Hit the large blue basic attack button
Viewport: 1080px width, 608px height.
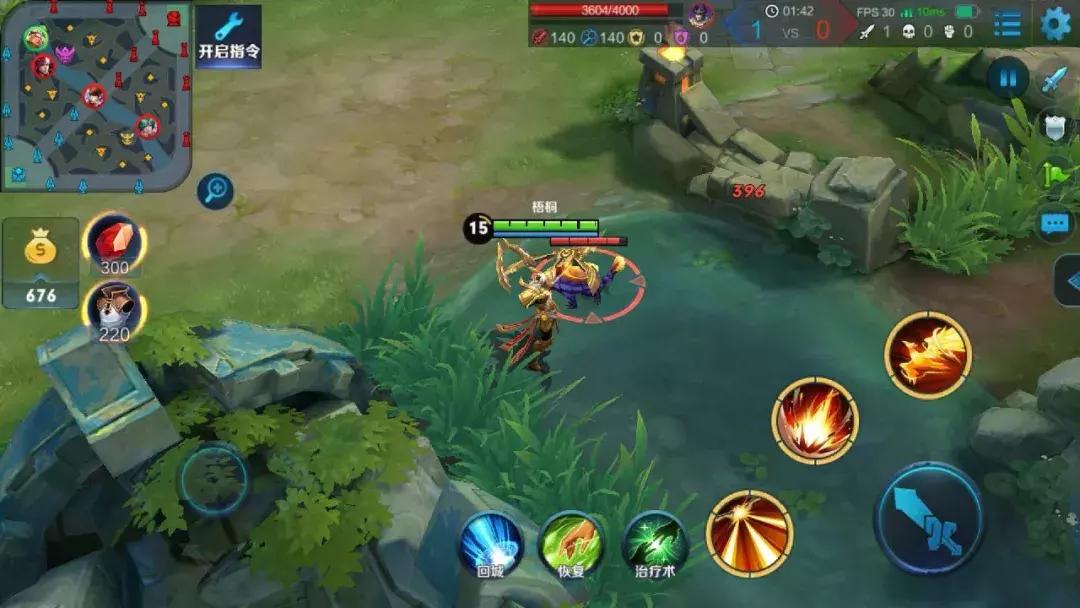coord(929,517)
